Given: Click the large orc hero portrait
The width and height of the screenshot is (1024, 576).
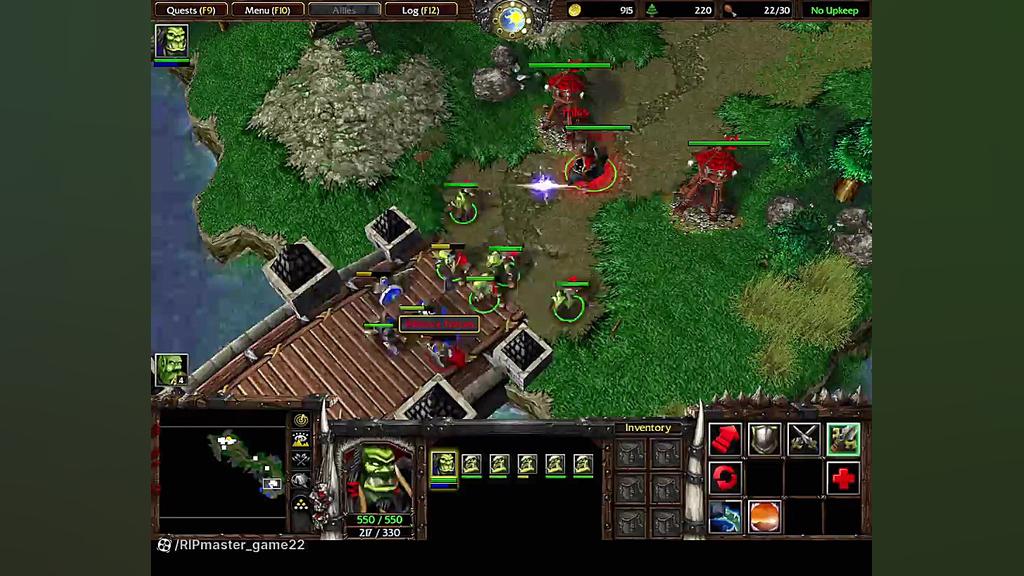Looking at the screenshot, I should (377, 475).
